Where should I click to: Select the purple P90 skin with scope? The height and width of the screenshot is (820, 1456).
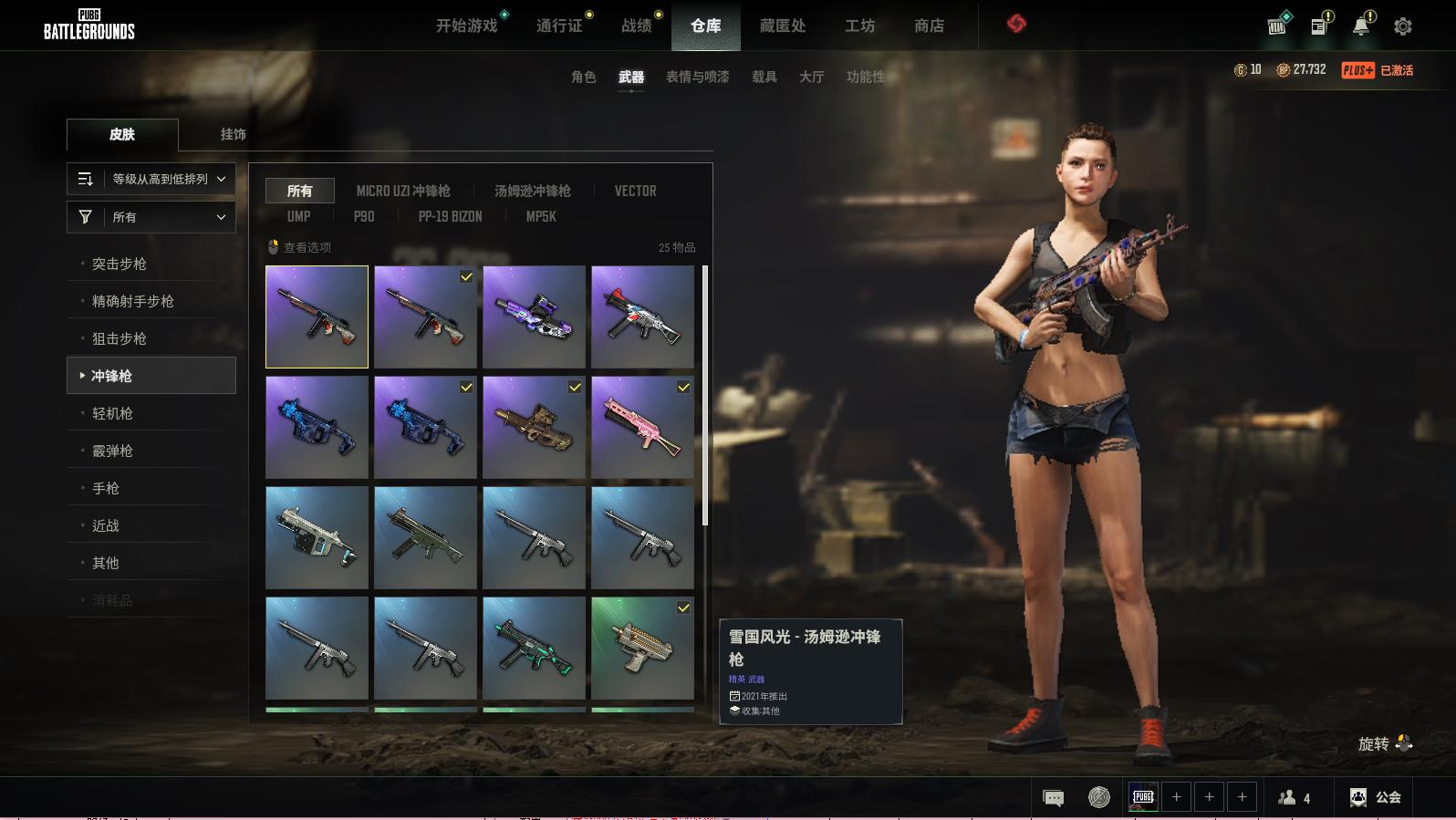click(534, 317)
